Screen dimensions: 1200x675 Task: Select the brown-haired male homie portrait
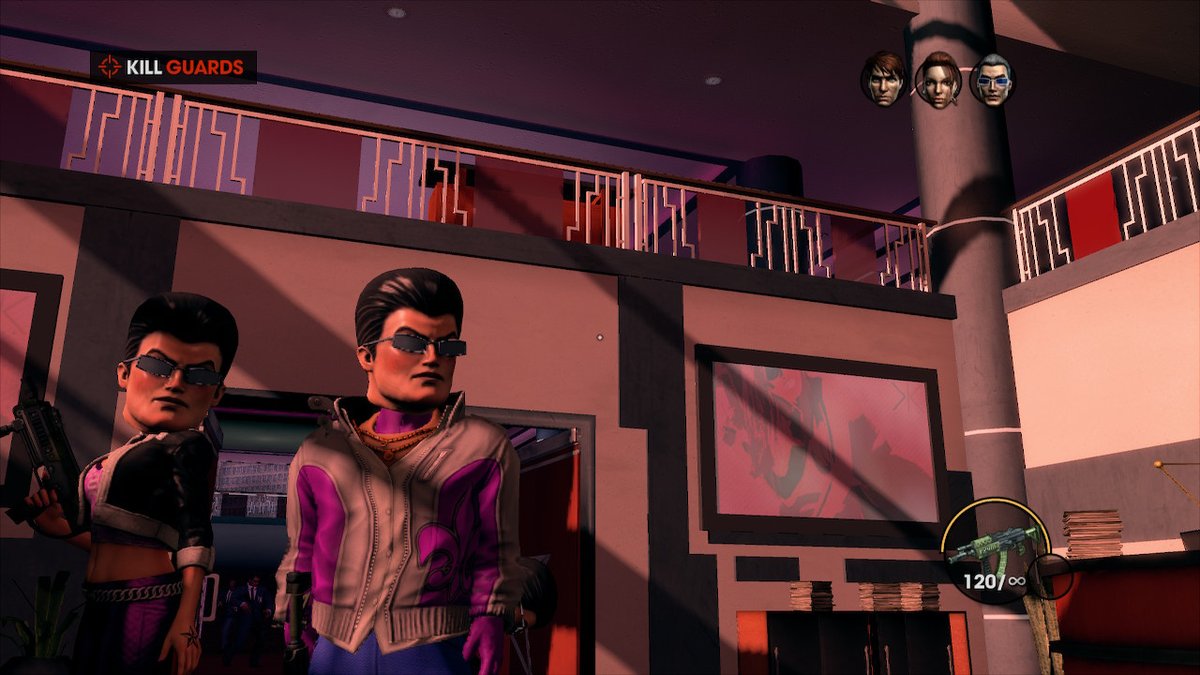[884, 79]
